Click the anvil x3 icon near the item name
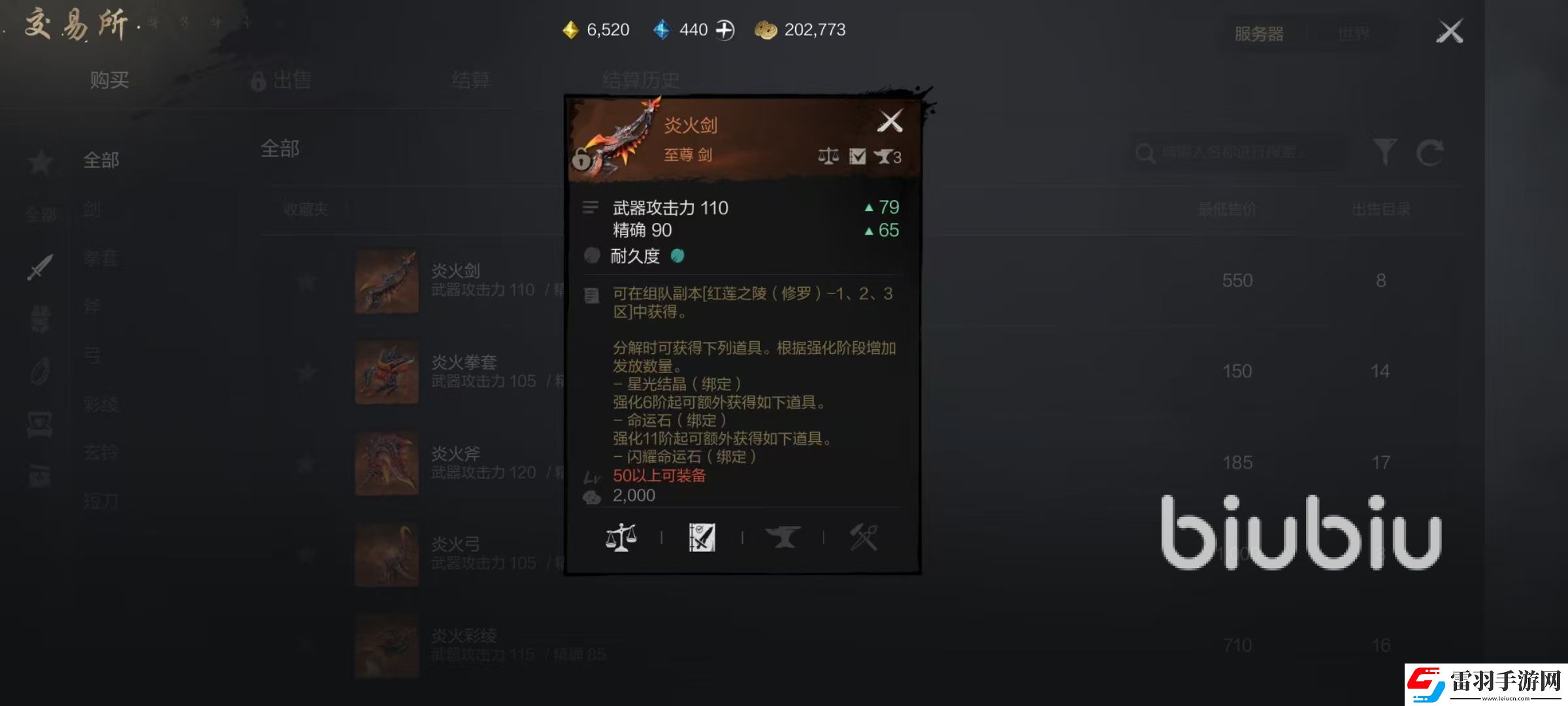The height and width of the screenshot is (706, 1568). pos(889,157)
